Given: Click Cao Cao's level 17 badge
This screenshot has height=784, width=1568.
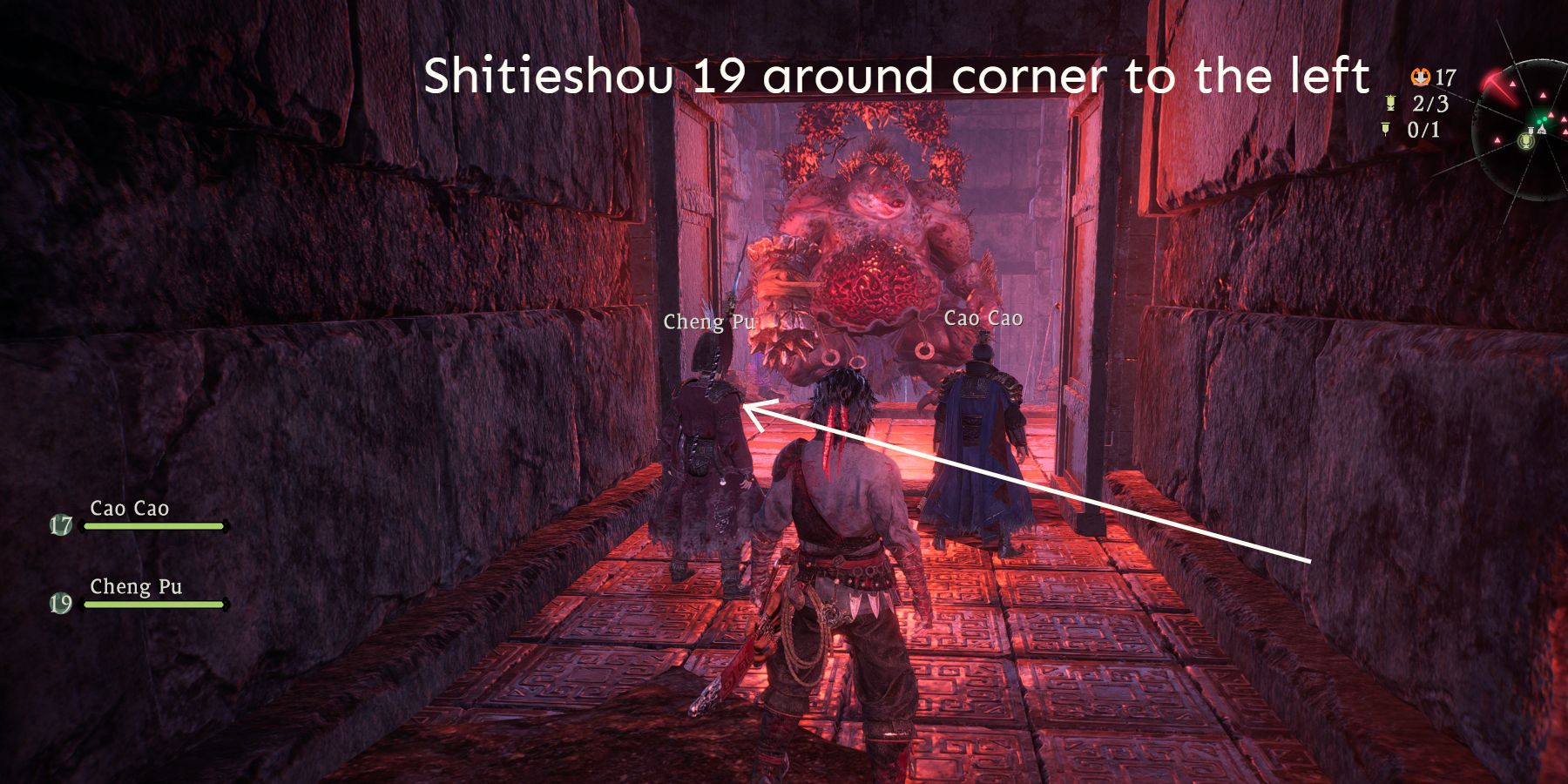Looking at the screenshot, I should pyautogui.click(x=61, y=524).
